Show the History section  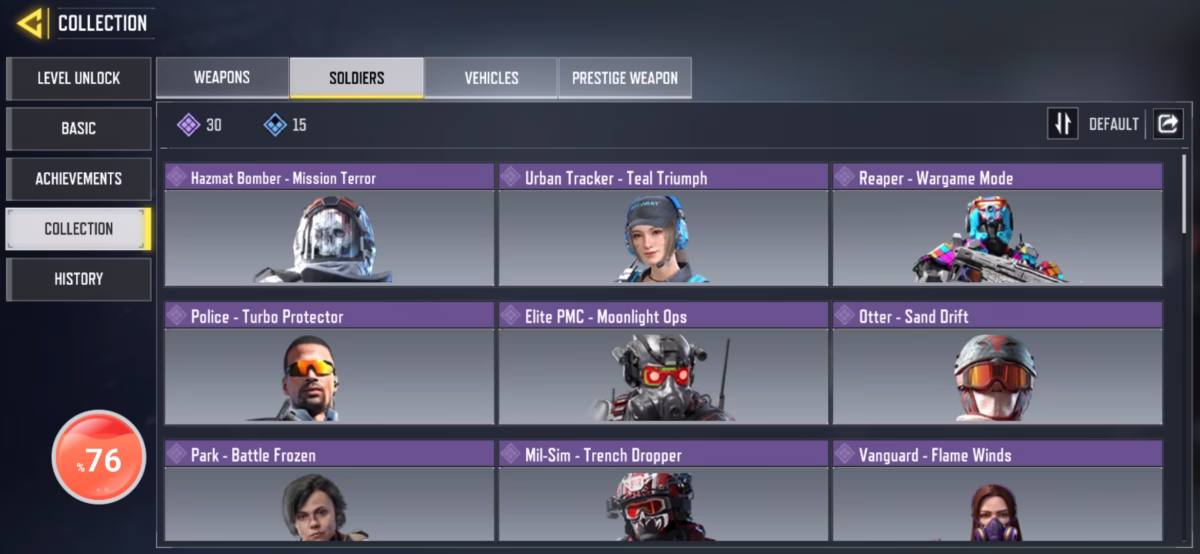pyautogui.click(x=79, y=279)
